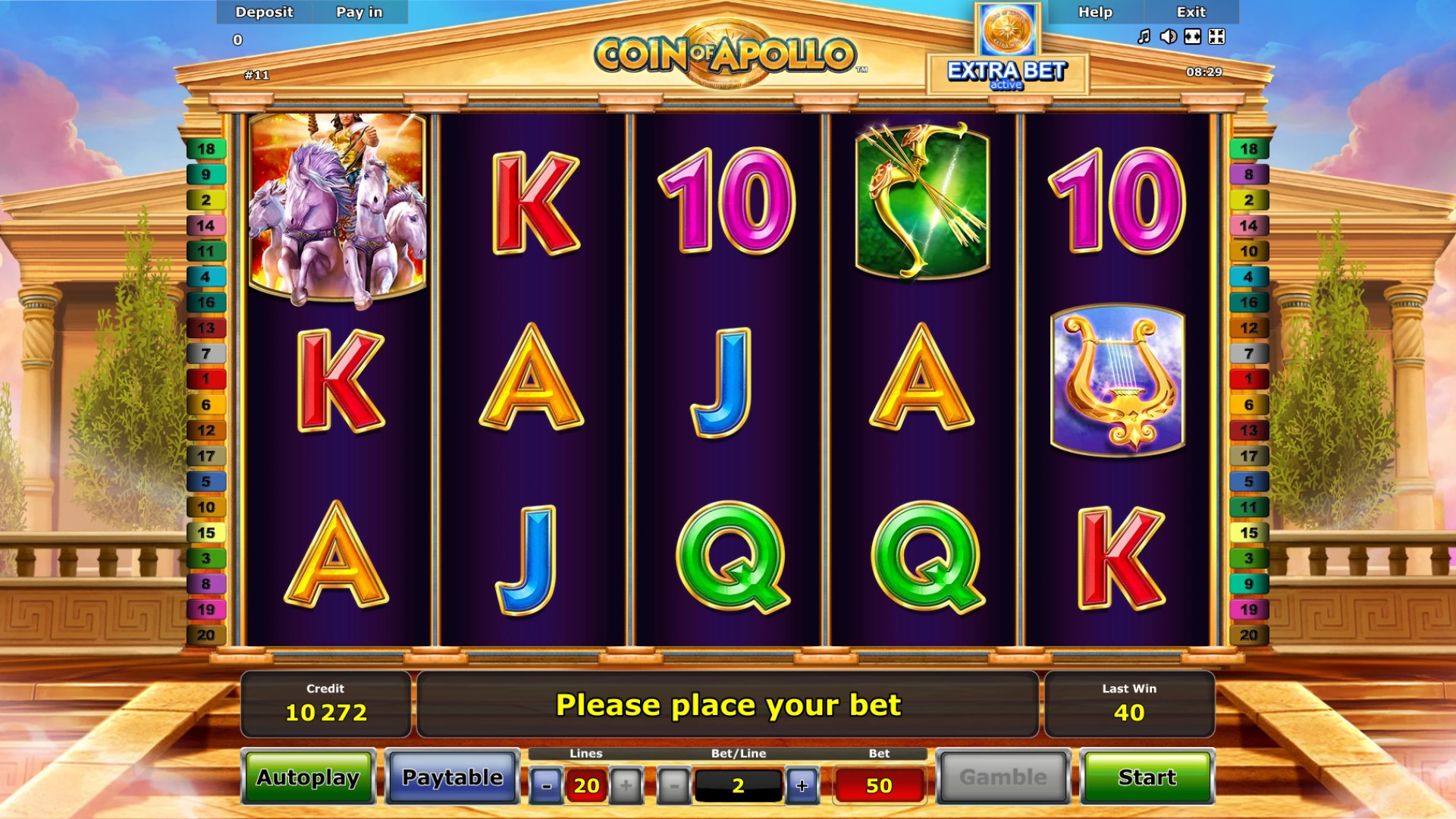Viewport: 1456px width, 819px height.
Task: Select payline 20 marker on the right
Action: 1248,635
